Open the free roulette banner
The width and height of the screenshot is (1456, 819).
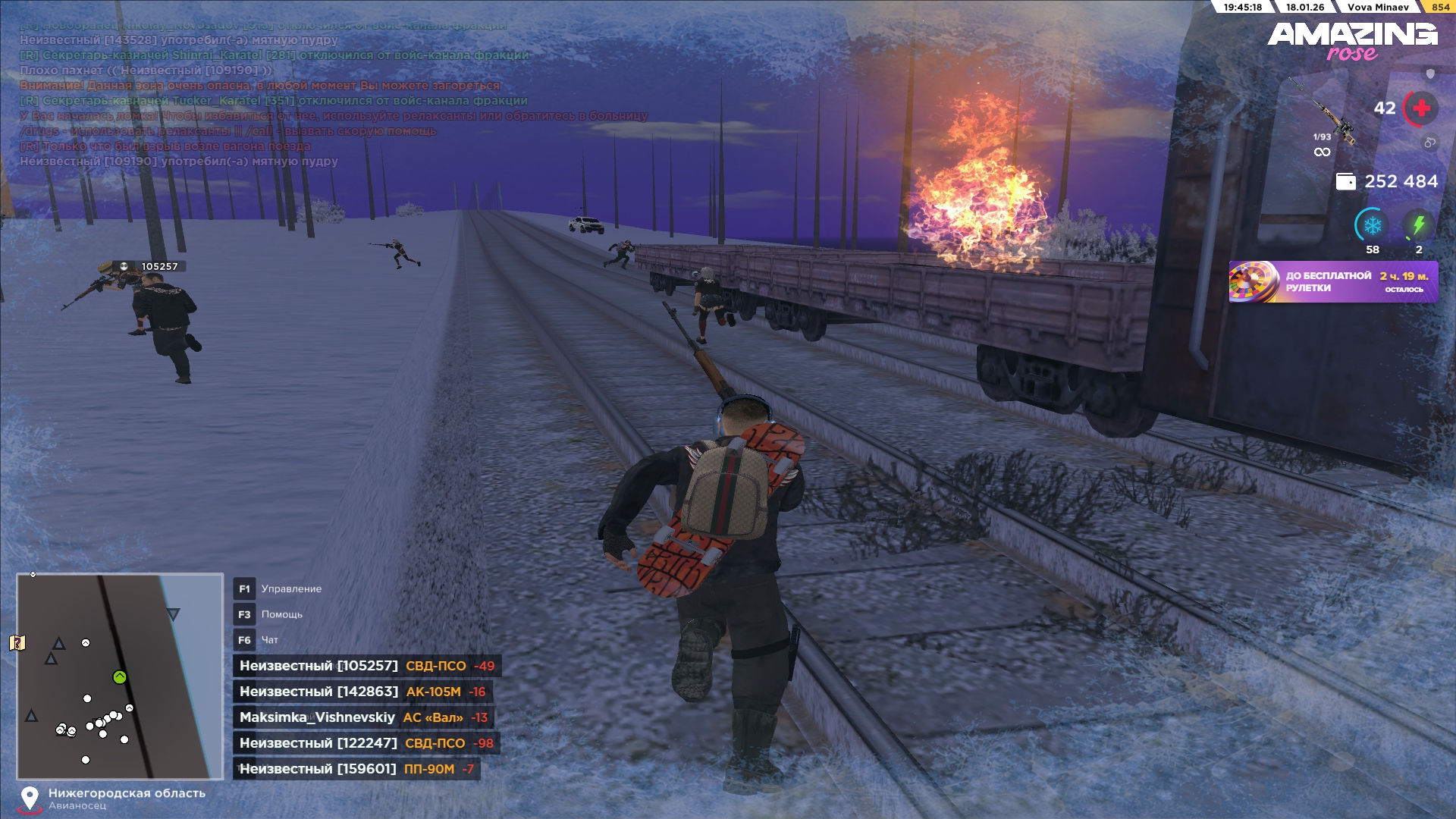click(1332, 282)
